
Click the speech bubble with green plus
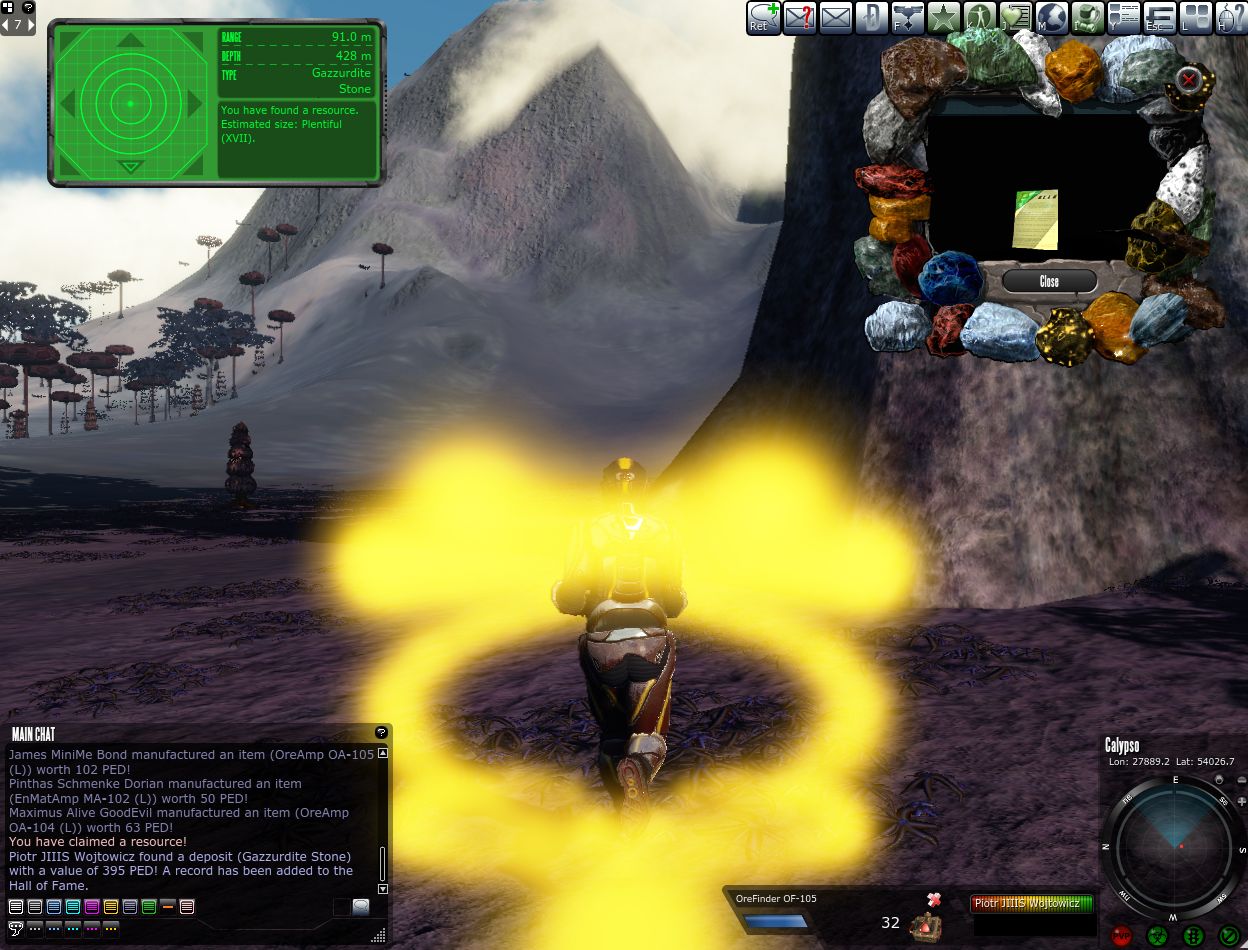coord(763,17)
